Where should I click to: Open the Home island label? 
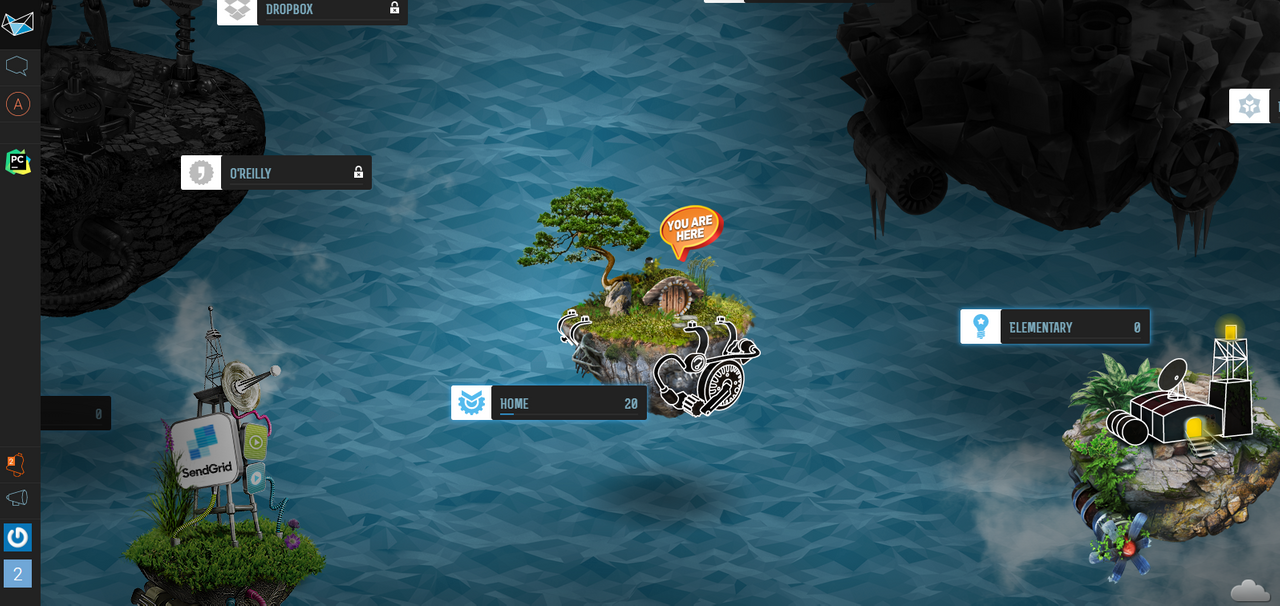(548, 403)
